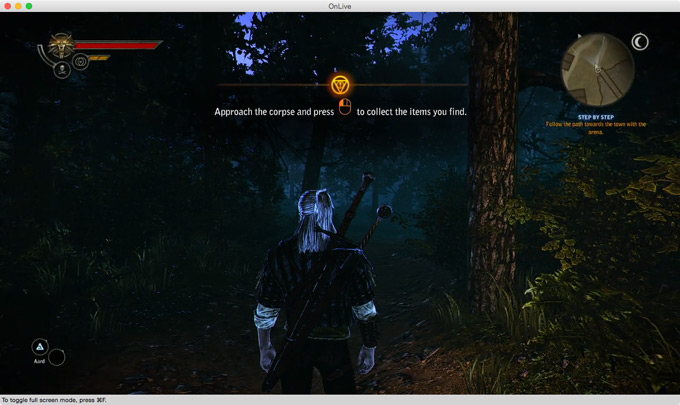Viewport: 680px width, 405px height.
Task: Close the OnLive window
Action: (x=6, y=6)
